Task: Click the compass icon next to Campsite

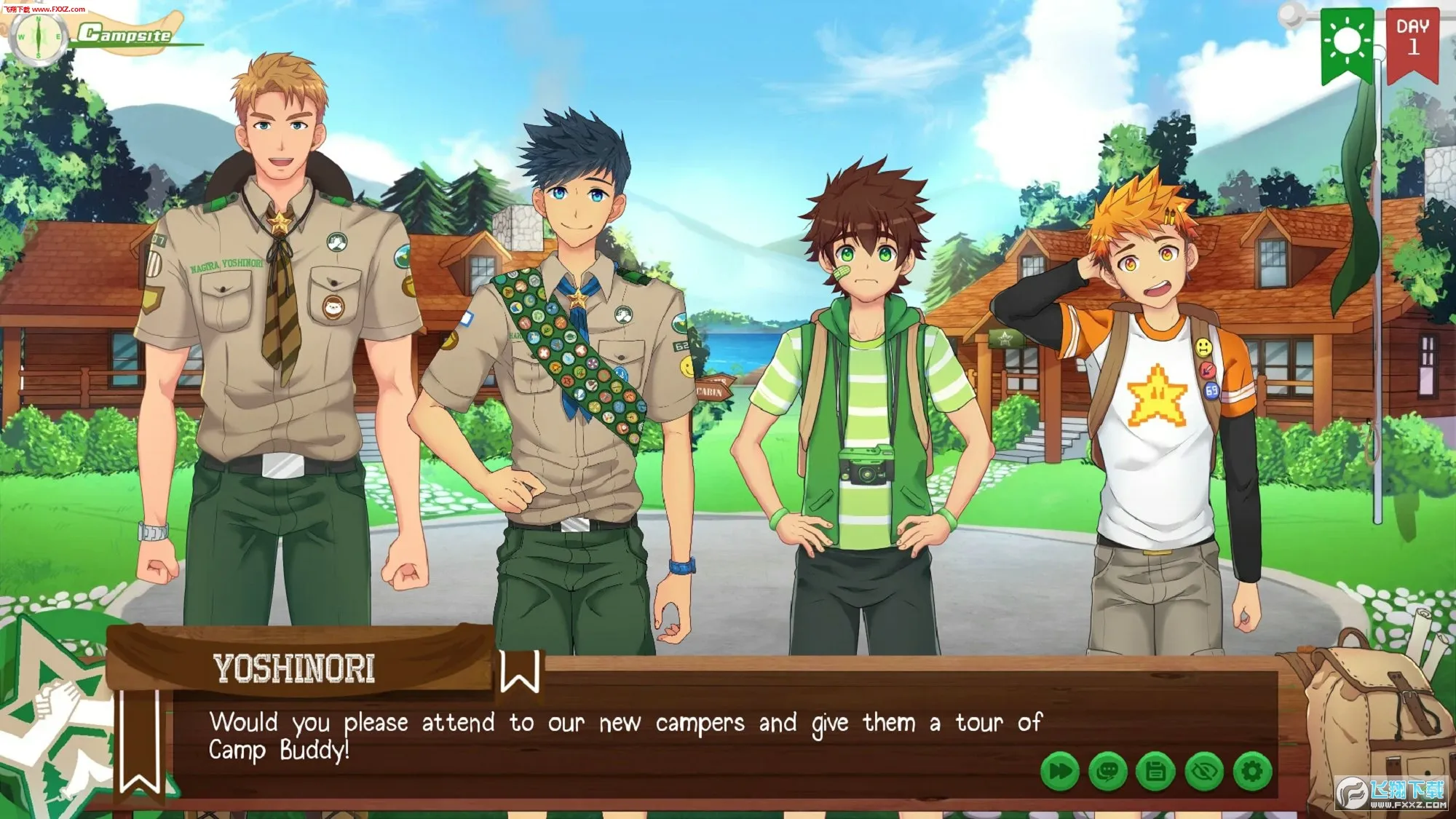Action: [x=38, y=36]
